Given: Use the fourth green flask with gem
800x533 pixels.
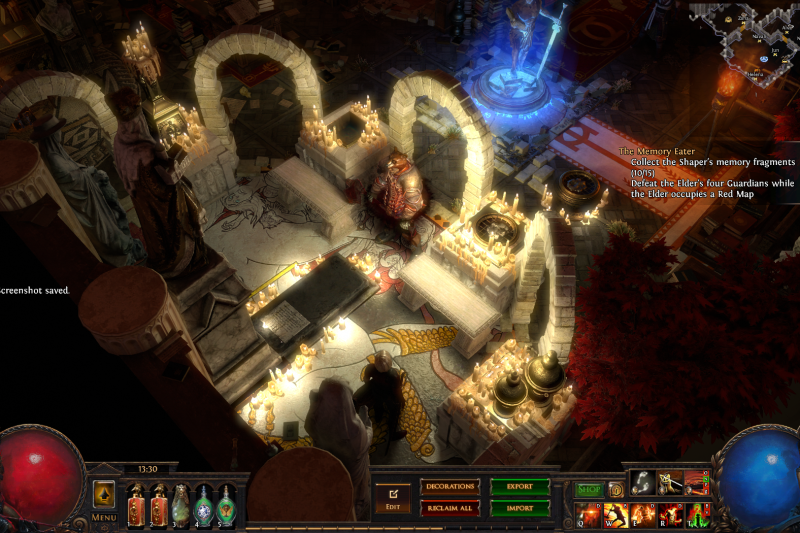Looking at the screenshot, I should (x=204, y=505).
